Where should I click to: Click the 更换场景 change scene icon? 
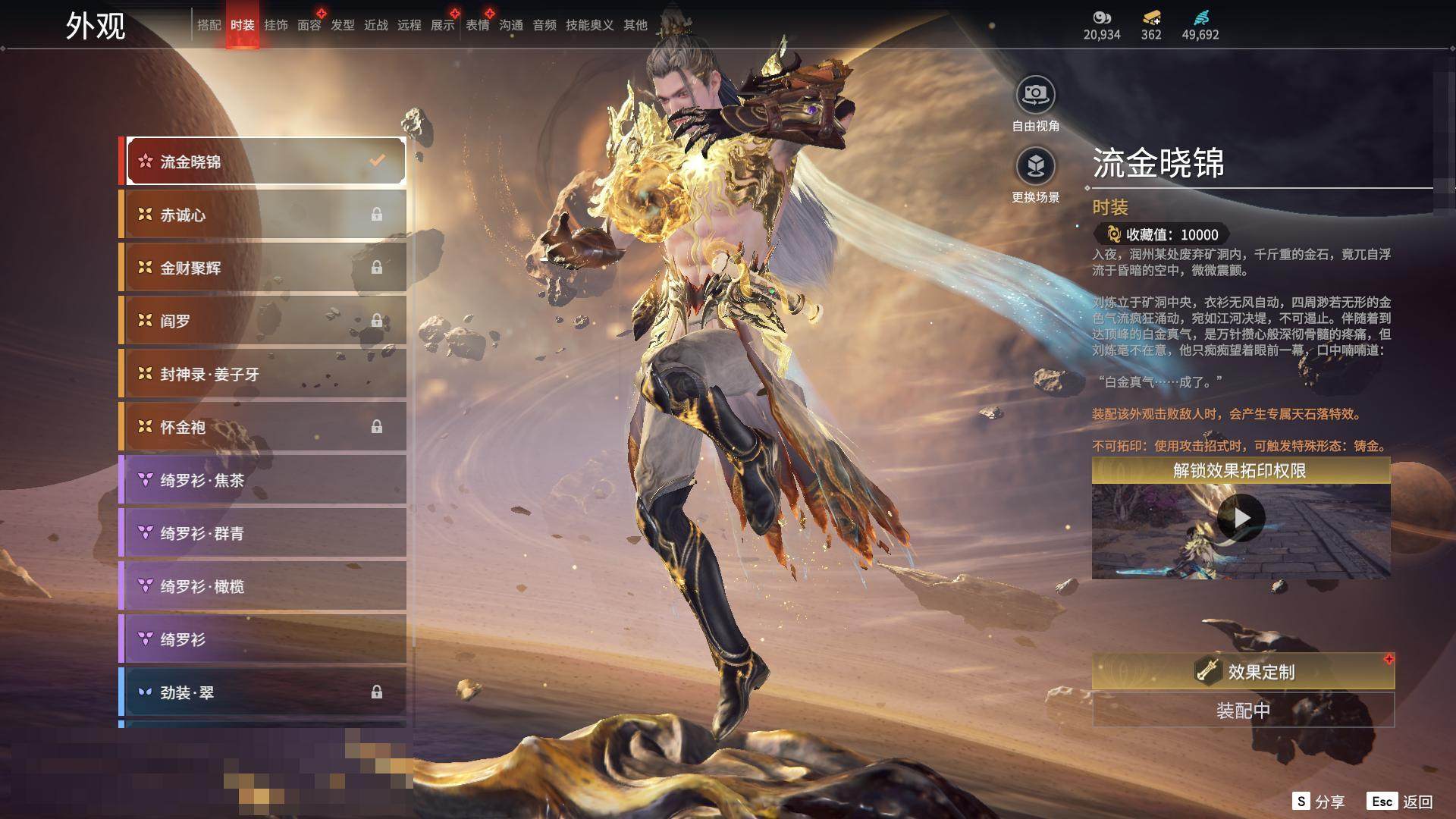(x=1035, y=166)
